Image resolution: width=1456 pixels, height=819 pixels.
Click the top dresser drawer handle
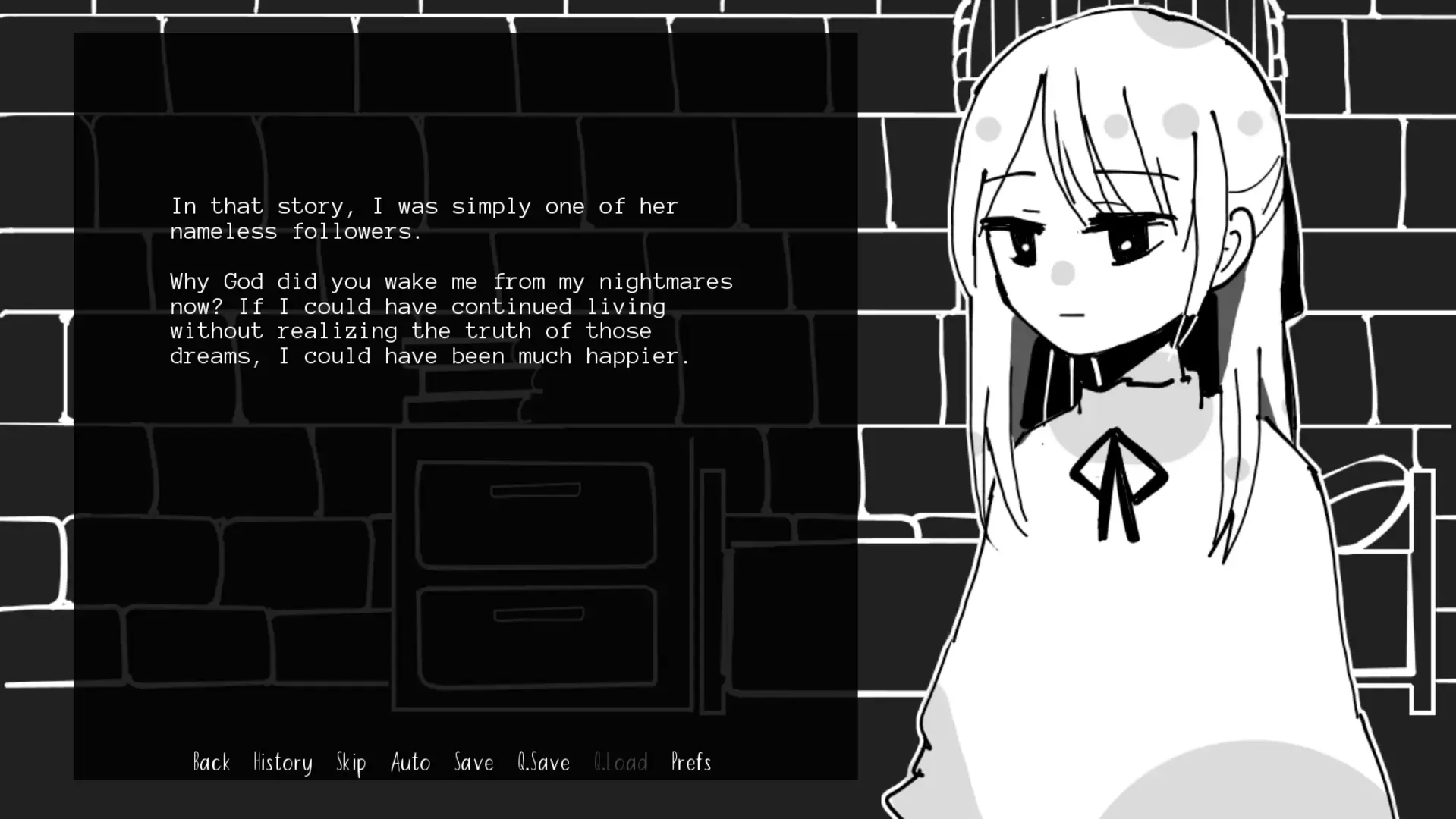(533, 491)
